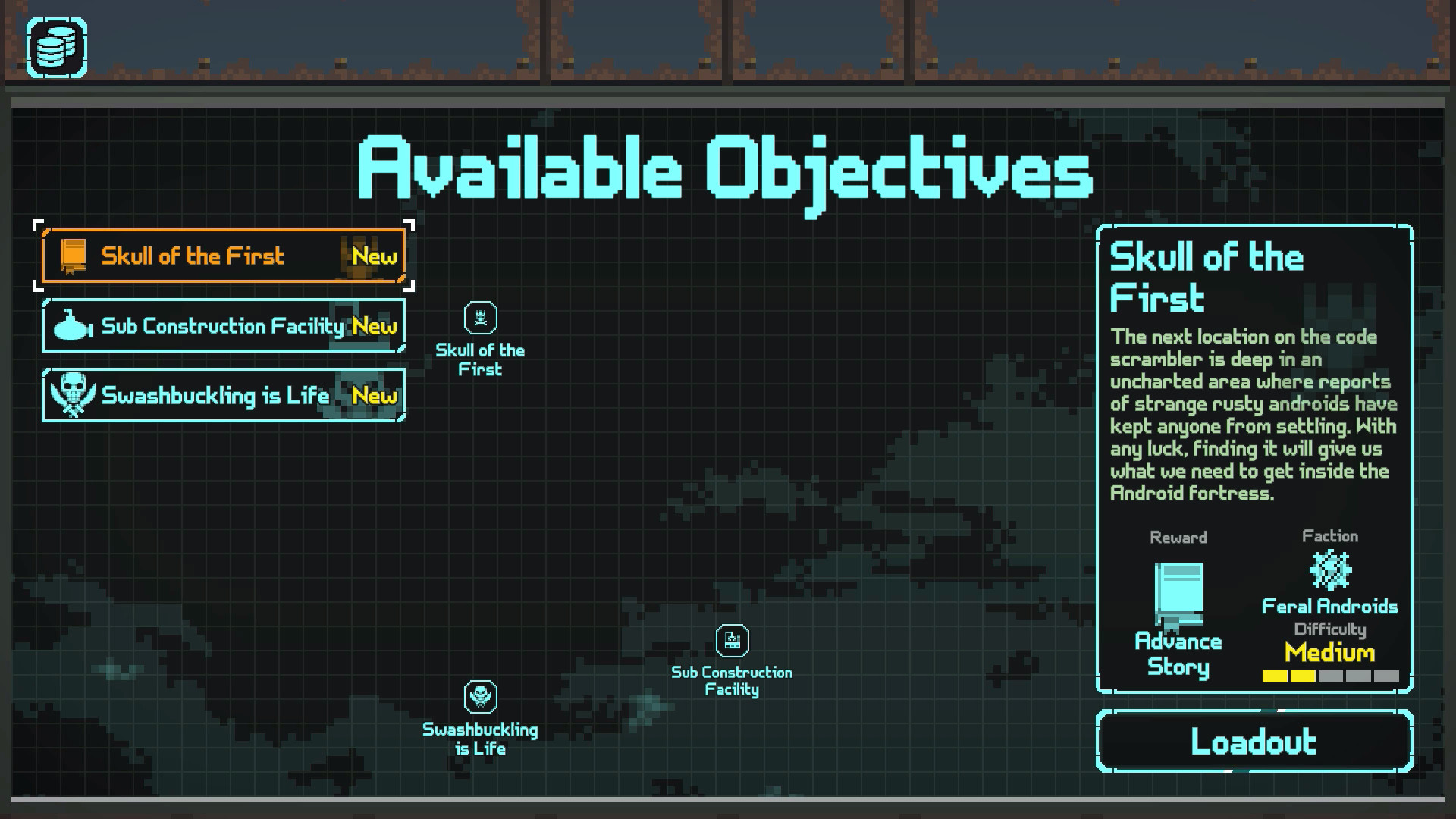Image resolution: width=1456 pixels, height=819 pixels.
Task: Select the Swashbuckling is Life map marker
Action: coord(479,696)
